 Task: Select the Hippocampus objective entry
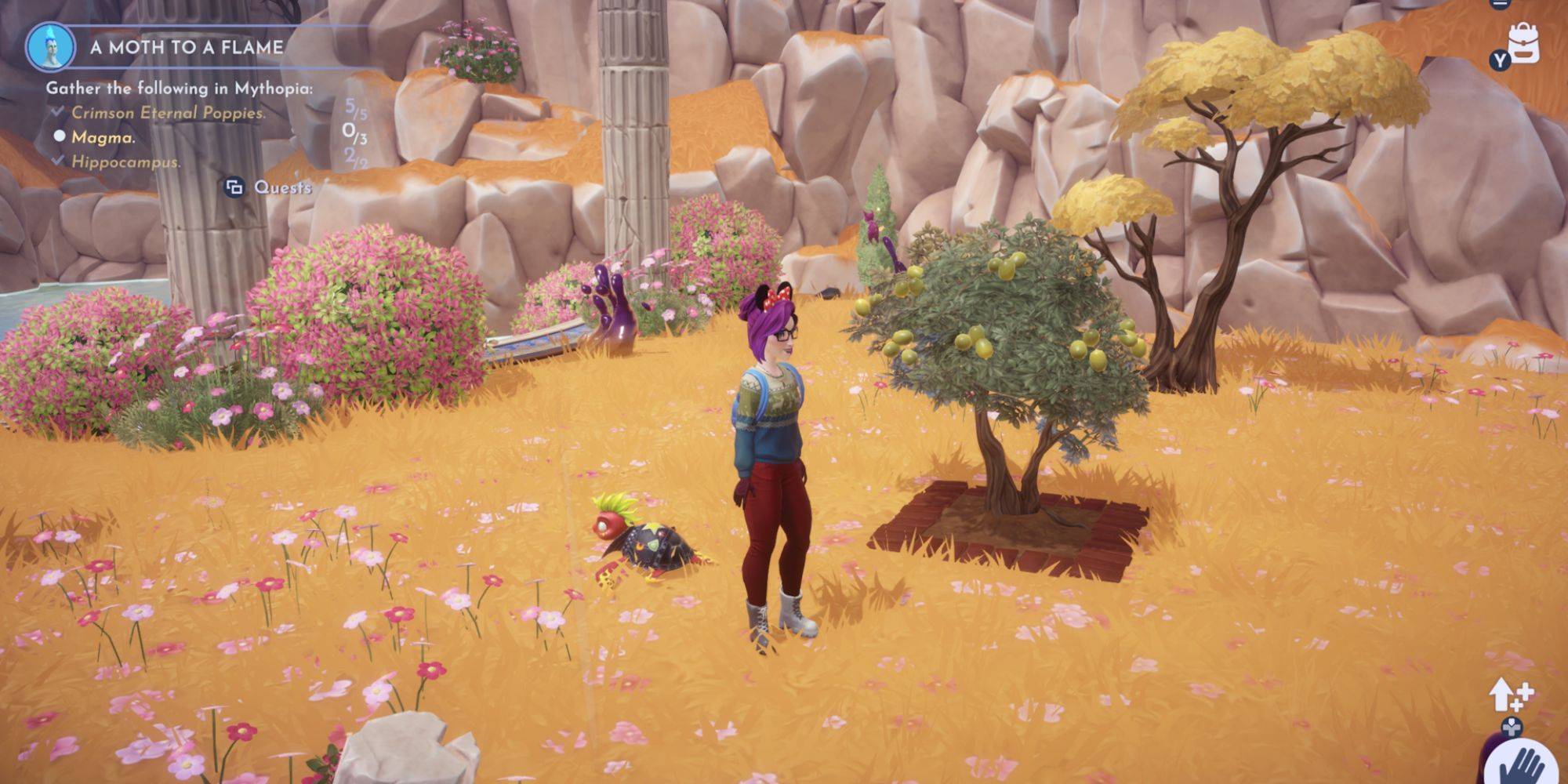pyautogui.click(x=125, y=162)
